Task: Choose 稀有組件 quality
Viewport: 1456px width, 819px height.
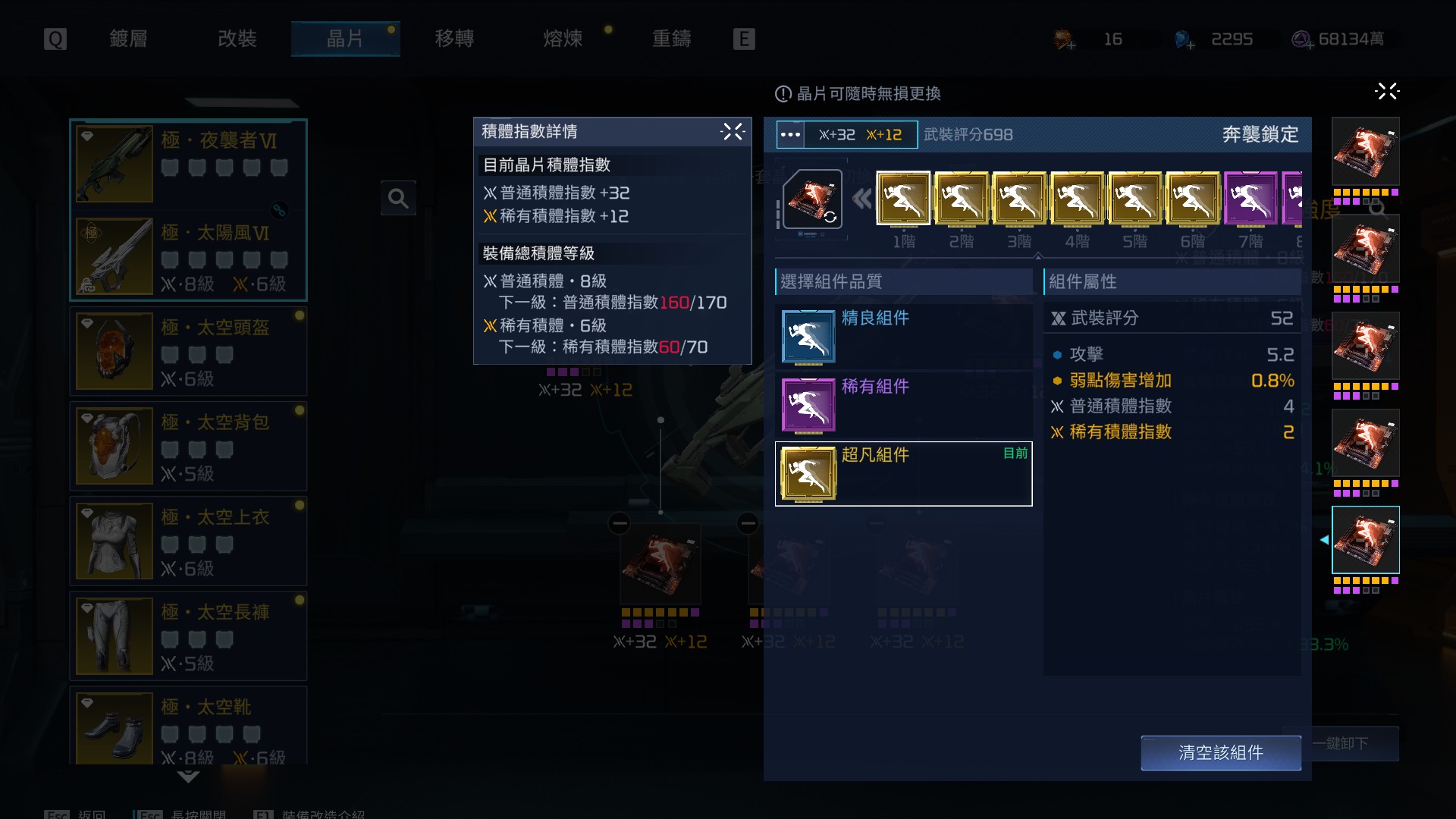Action: [903, 405]
